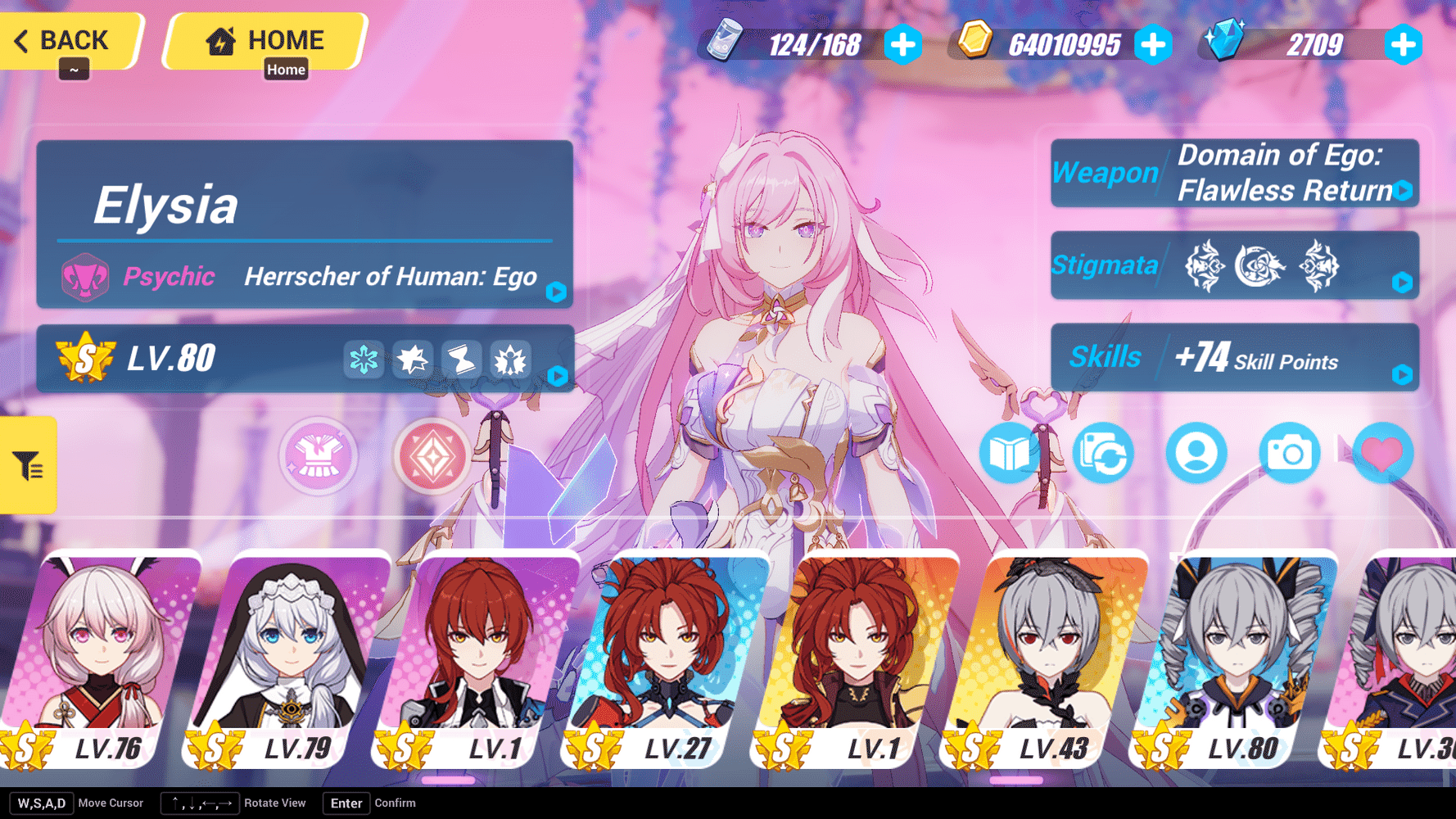Toggle the hourglass attribute icon
Image resolution: width=1456 pixels, height=819 pixels.
[462, 359]
